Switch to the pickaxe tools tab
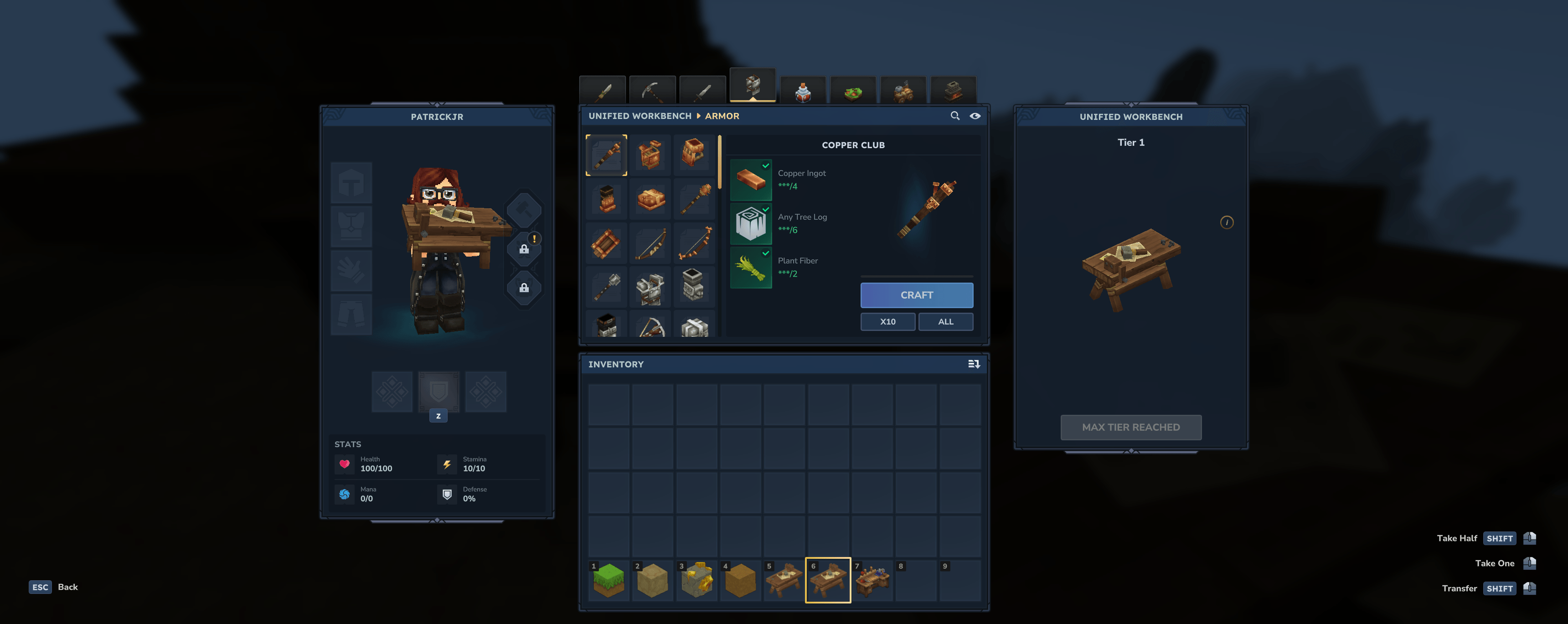The height and width of the screenshot is (624, 1568). 652,91
